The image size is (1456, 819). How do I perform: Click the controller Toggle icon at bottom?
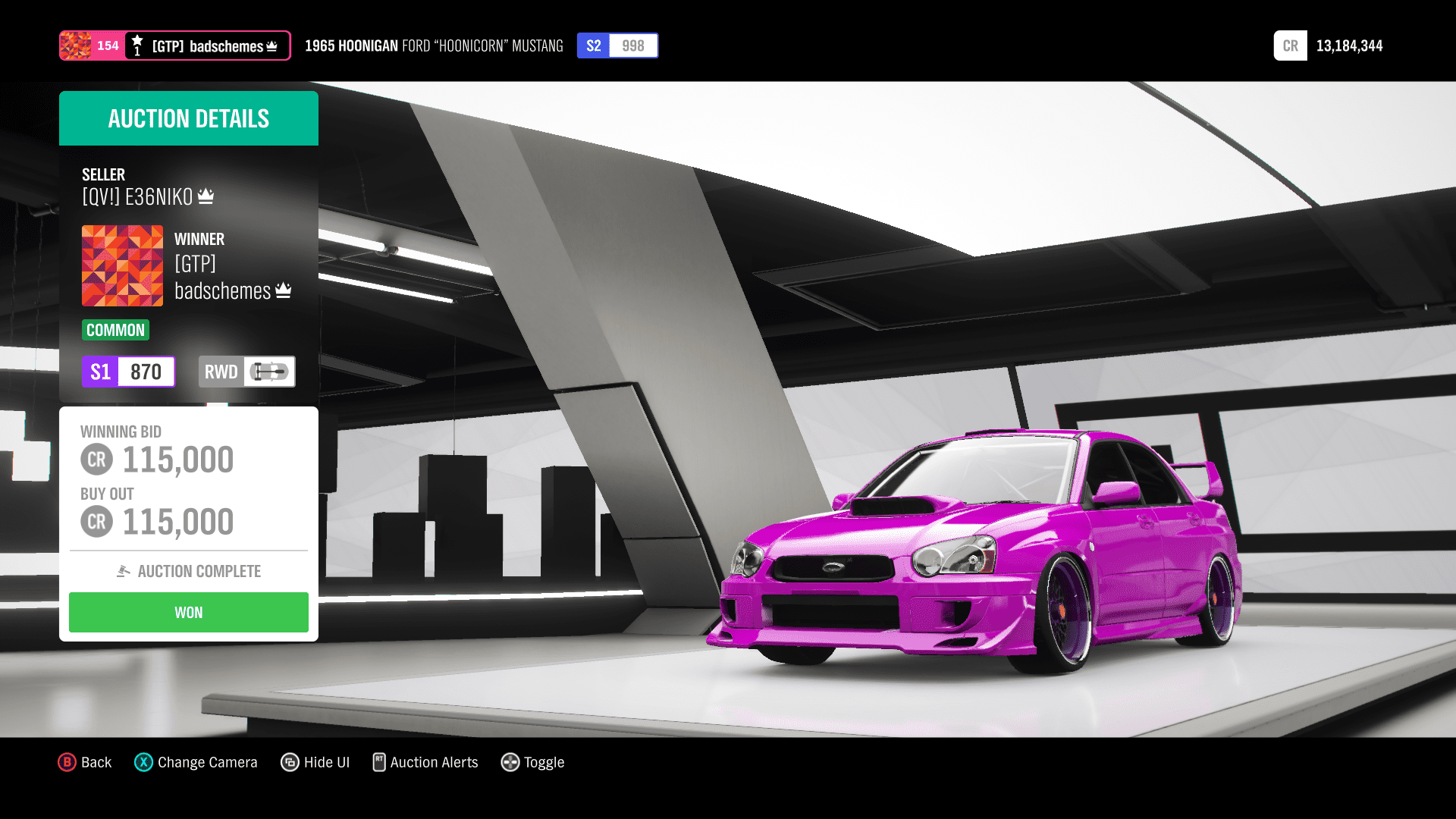[x=510, y=762]
